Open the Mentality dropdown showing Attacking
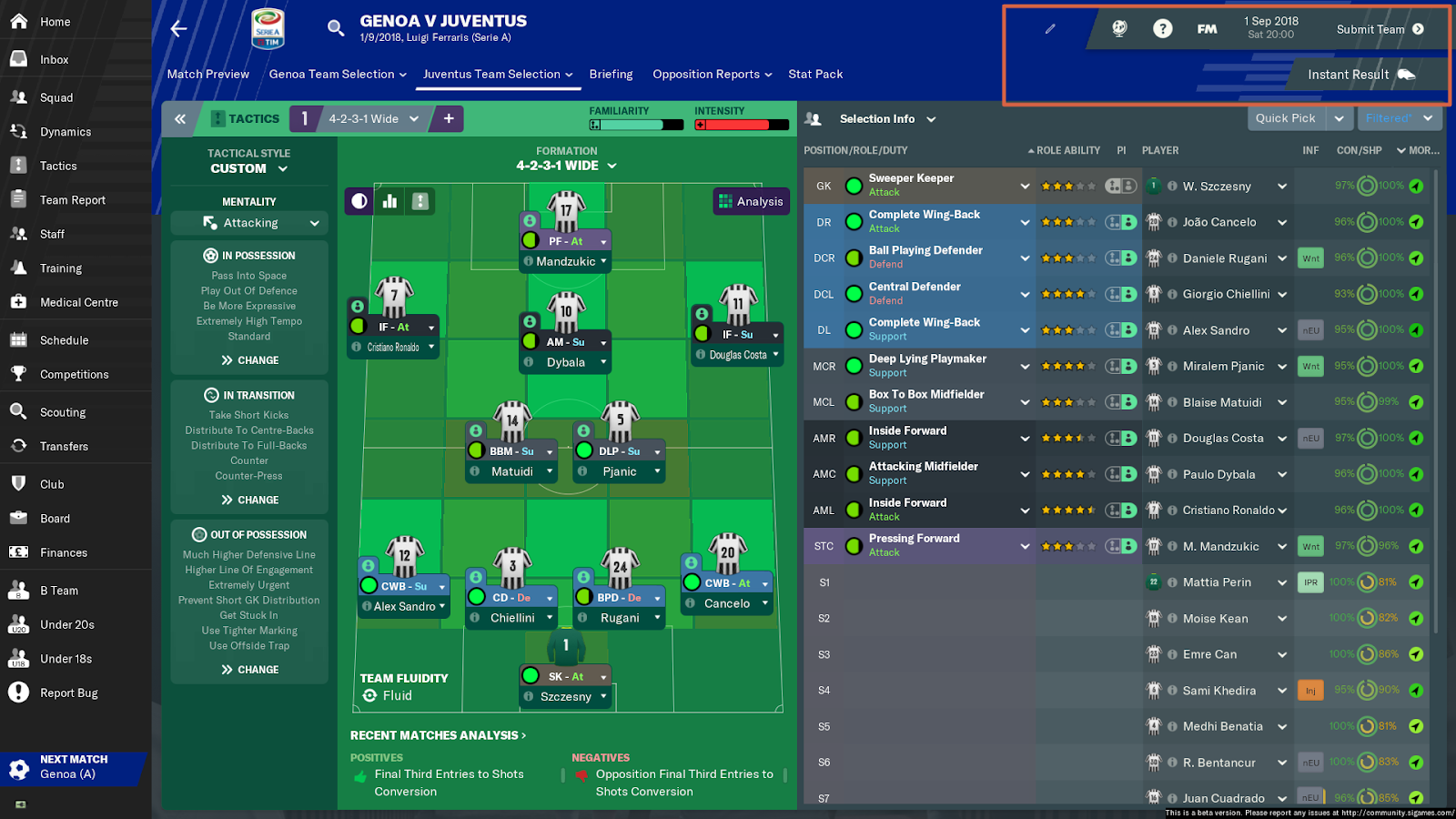The image size is (1456, 819). coord(248,222)
